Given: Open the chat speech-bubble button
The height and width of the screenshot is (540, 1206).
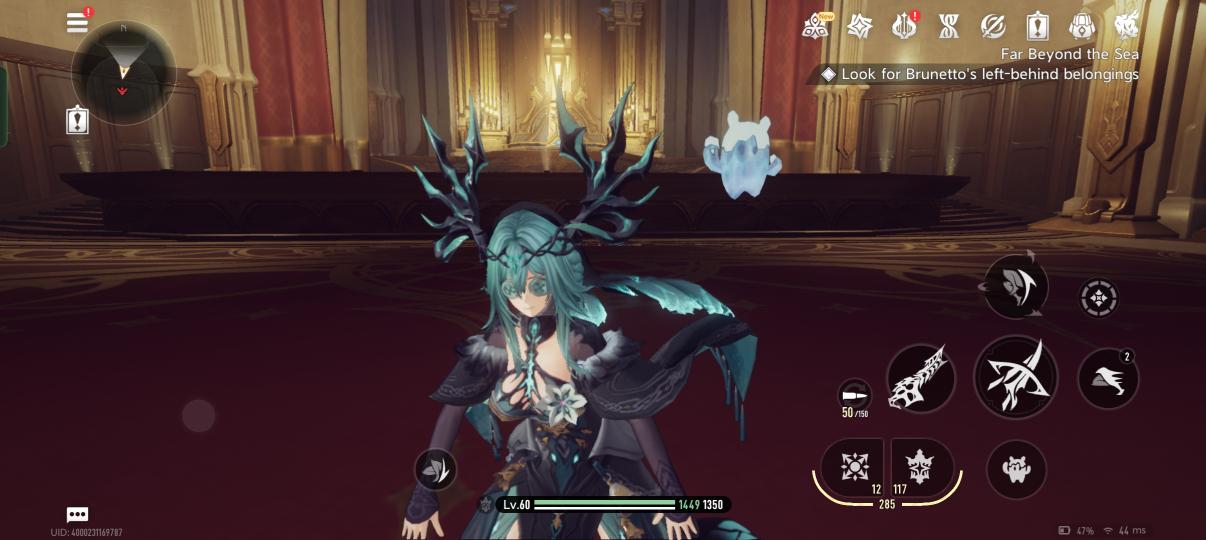Looking at the screenshot, I should click(x=77, y=514).
